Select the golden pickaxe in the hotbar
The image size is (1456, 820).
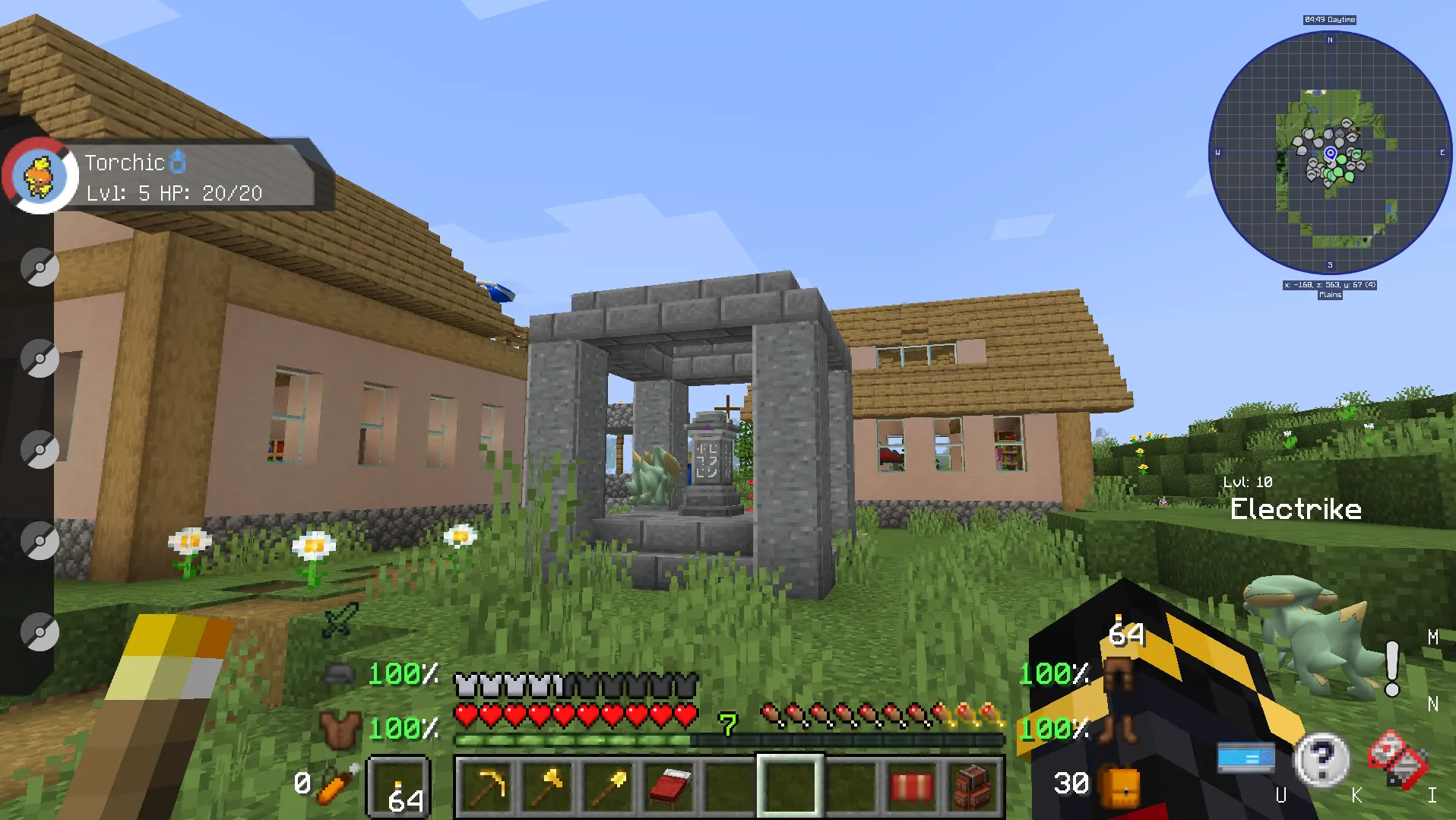(489, 786)
